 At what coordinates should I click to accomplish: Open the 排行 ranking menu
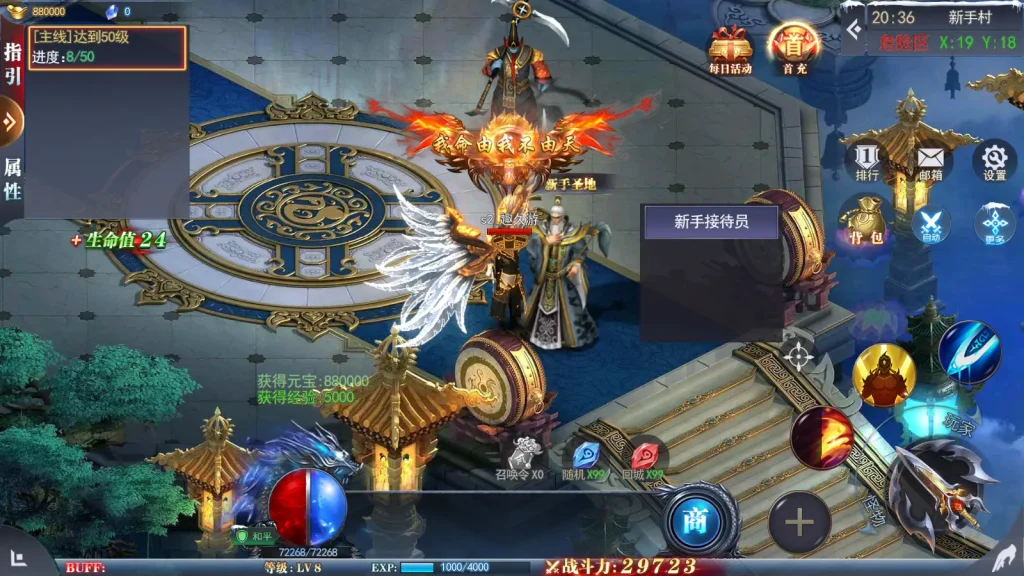[867, 161]
